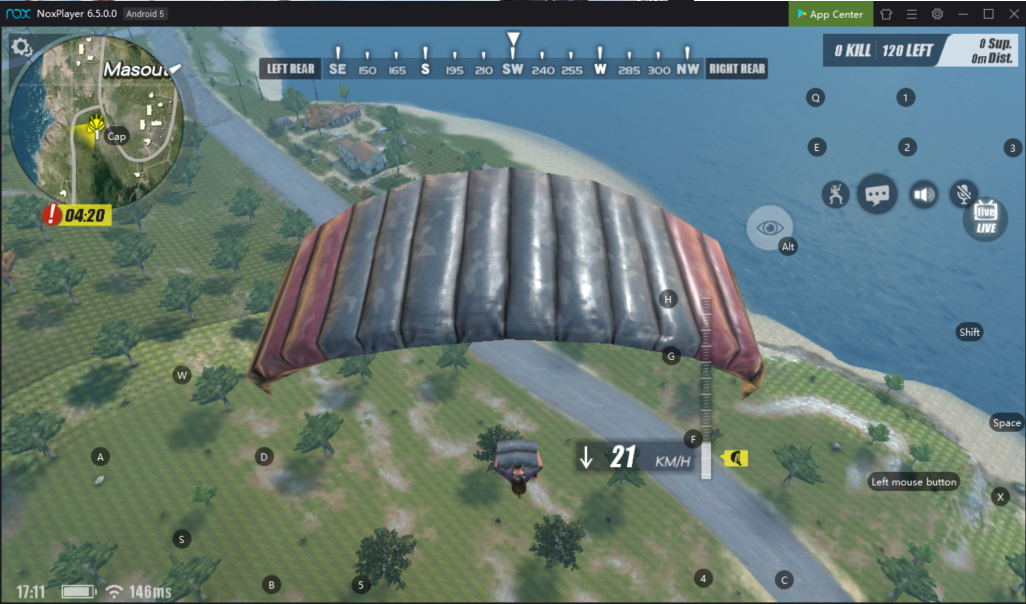This screenshot has width=1026, height=604.
Task: Close the NoxPlayer window
Action: tap(1012, 14)
